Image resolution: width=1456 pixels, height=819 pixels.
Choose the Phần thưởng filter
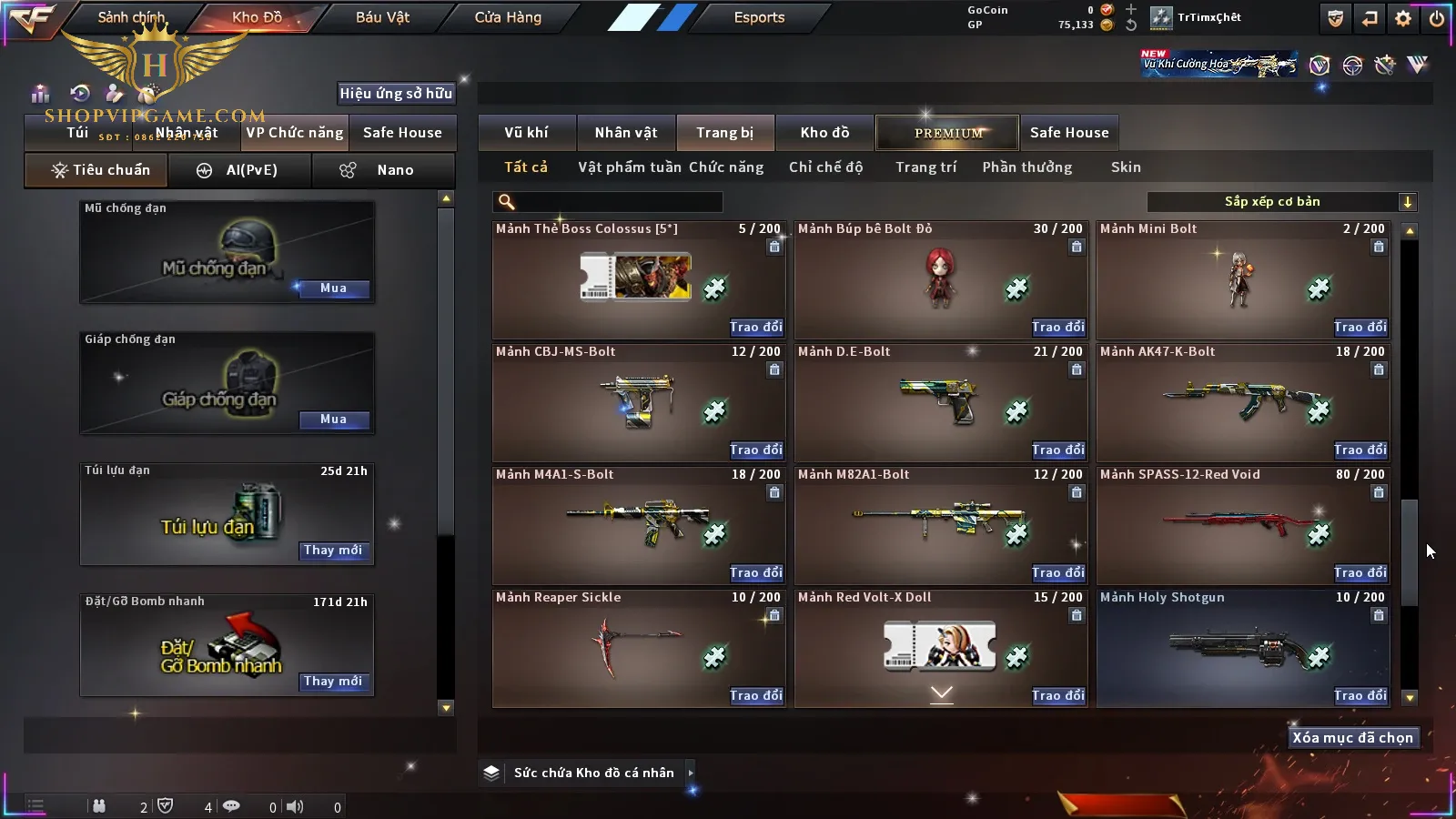(x=1026, y=167)
